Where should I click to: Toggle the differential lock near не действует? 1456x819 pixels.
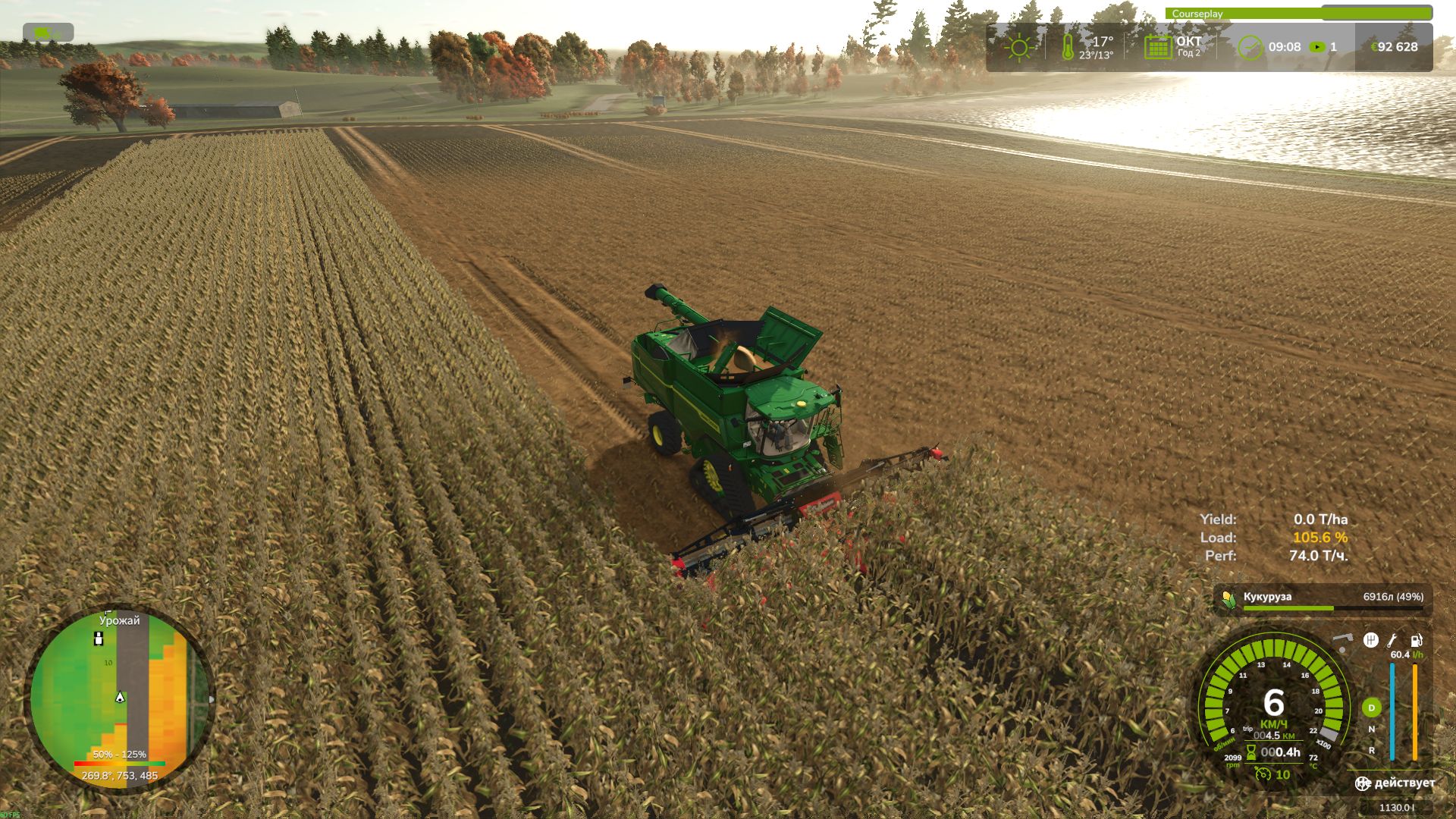coord(1361,784)
